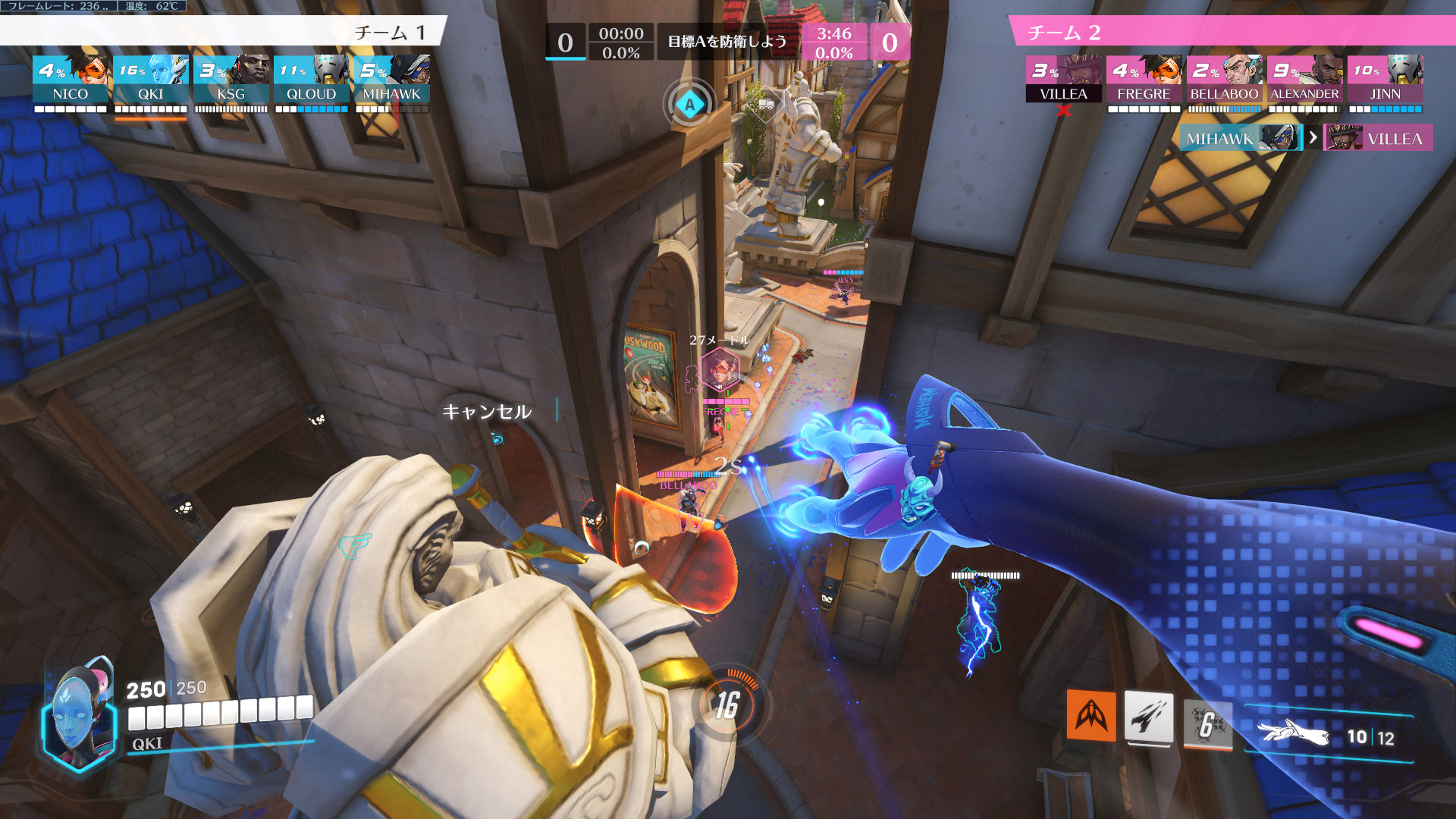Select VILLEA's player card on Team 2

coord(1063,79)
